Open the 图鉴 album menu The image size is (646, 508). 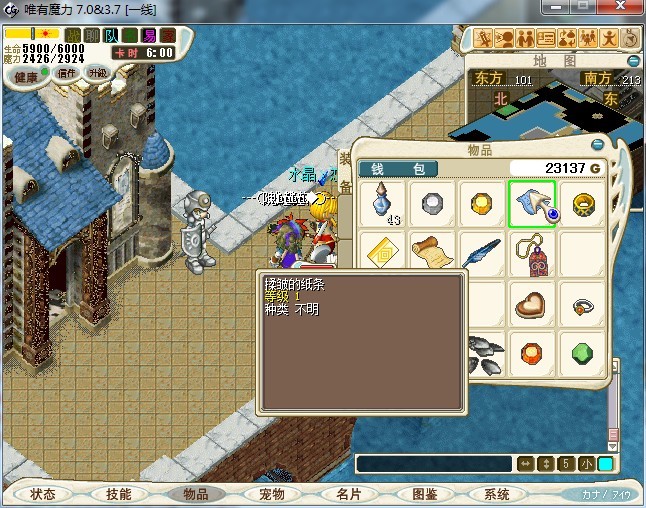point(423,494)
